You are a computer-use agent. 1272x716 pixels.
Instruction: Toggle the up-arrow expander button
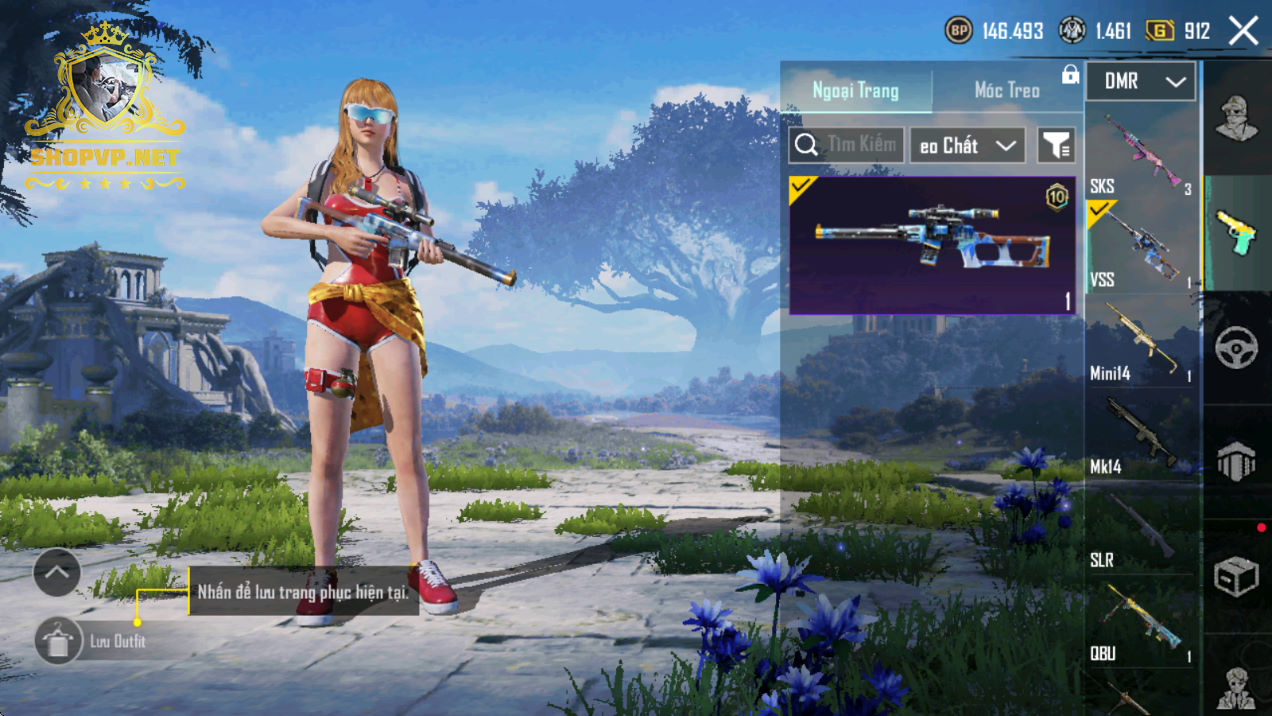pyautogui.click(x=57, y=573)
